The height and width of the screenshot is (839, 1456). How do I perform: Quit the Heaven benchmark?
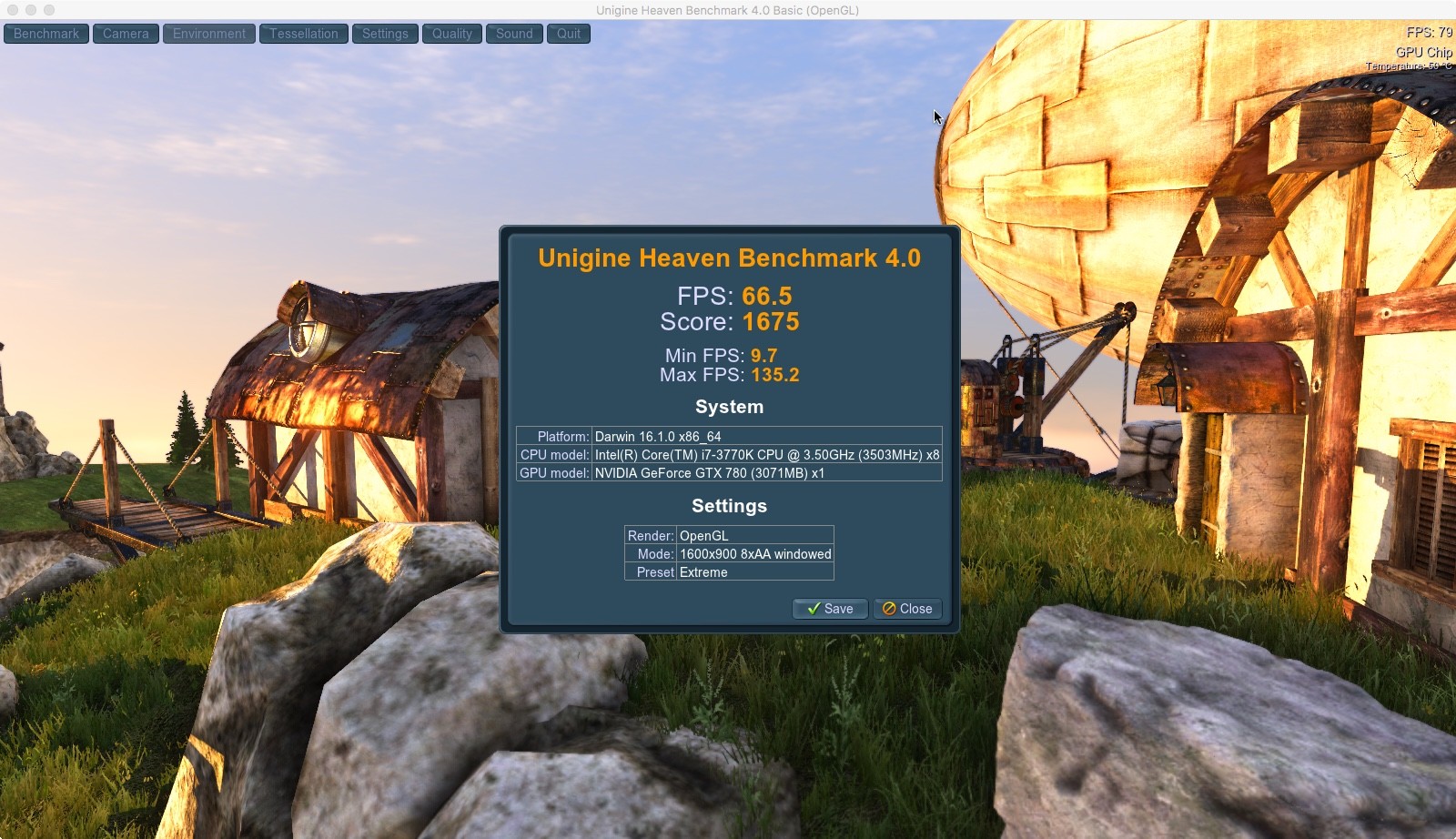pos(569,34)
